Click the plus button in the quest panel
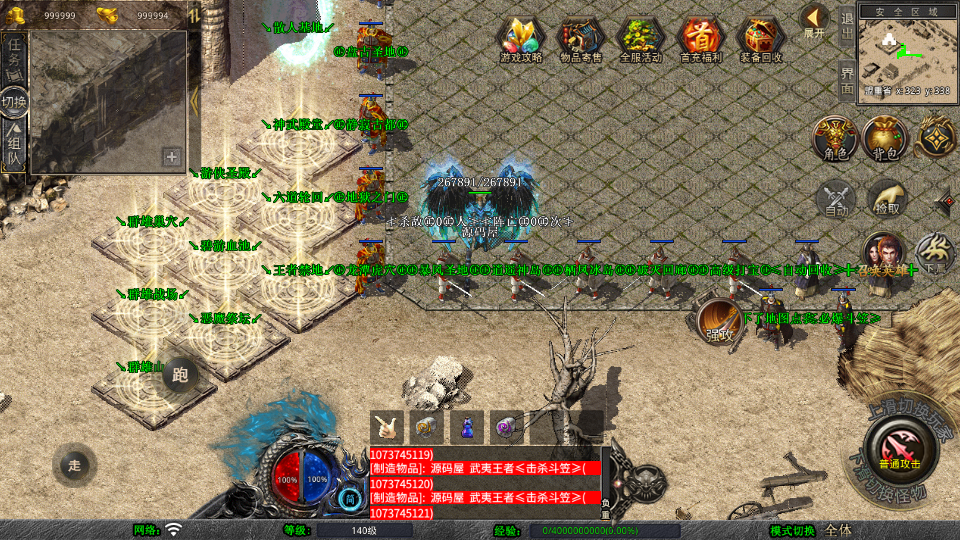960x540 pixels. [x=172, y=157]
